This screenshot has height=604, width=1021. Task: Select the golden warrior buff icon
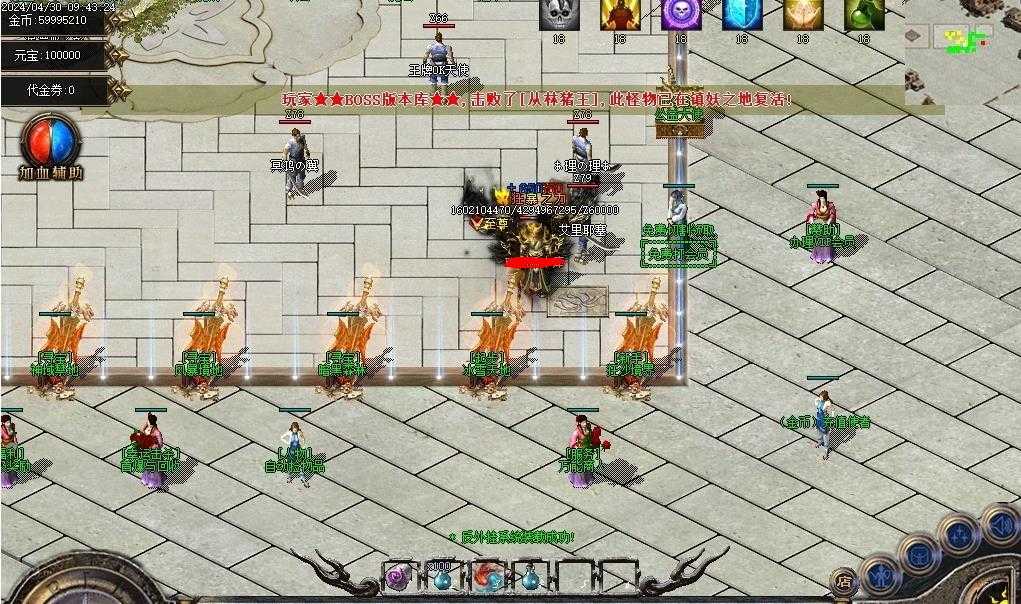click(619, 14)
